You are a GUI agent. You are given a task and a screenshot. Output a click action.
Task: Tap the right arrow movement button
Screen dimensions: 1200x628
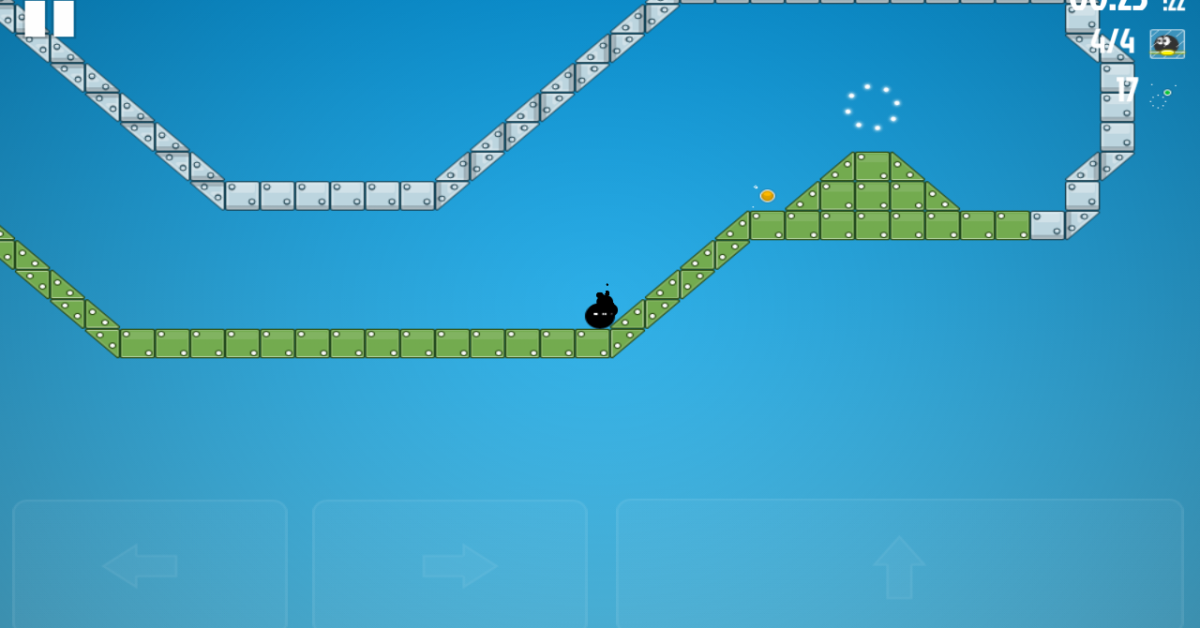click(450, 565)
